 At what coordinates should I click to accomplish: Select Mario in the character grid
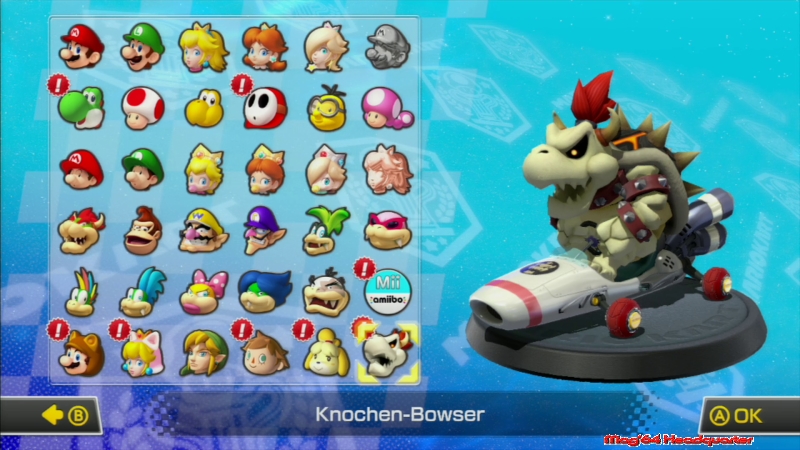click(81, 46)
